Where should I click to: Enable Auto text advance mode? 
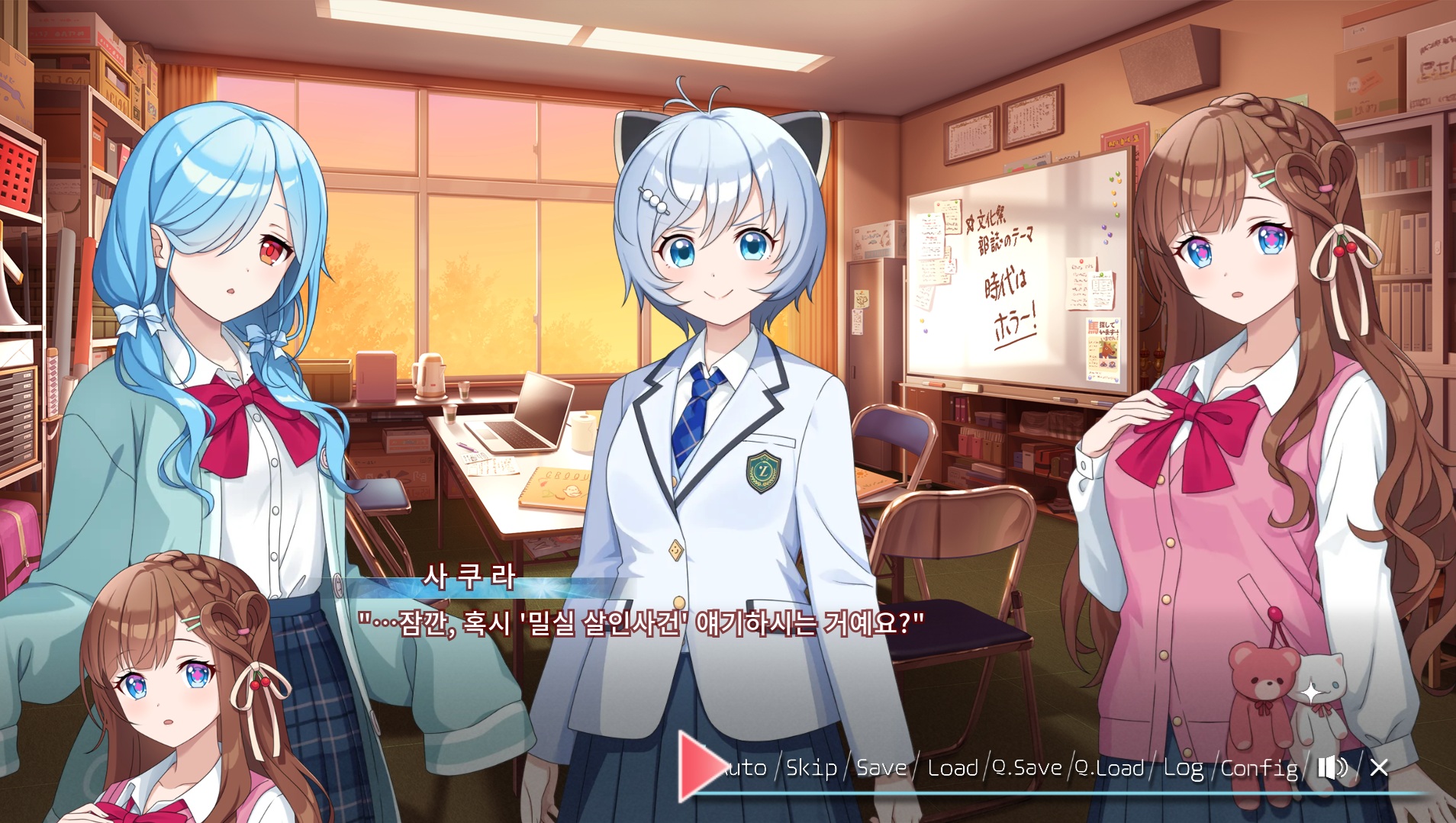[744, 767]
